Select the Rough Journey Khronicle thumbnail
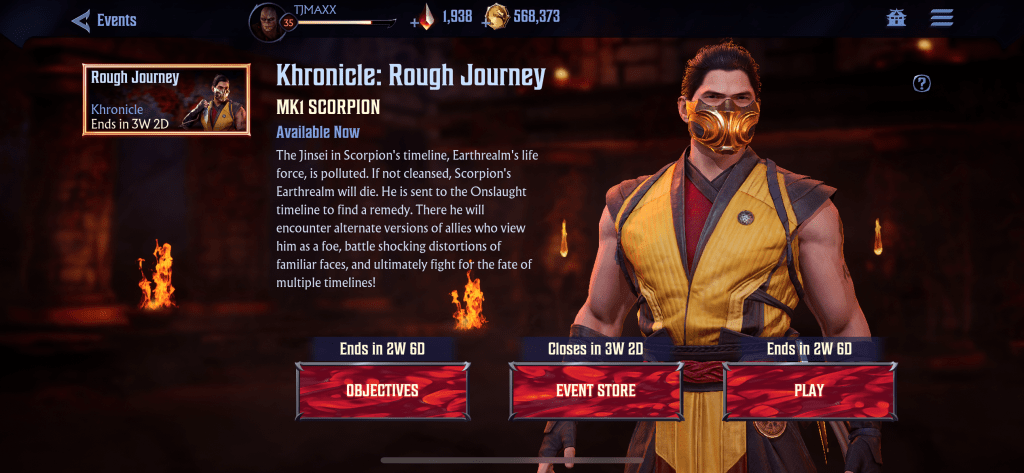The width and height of the screenshot is (1024, 473). (167, 100)
